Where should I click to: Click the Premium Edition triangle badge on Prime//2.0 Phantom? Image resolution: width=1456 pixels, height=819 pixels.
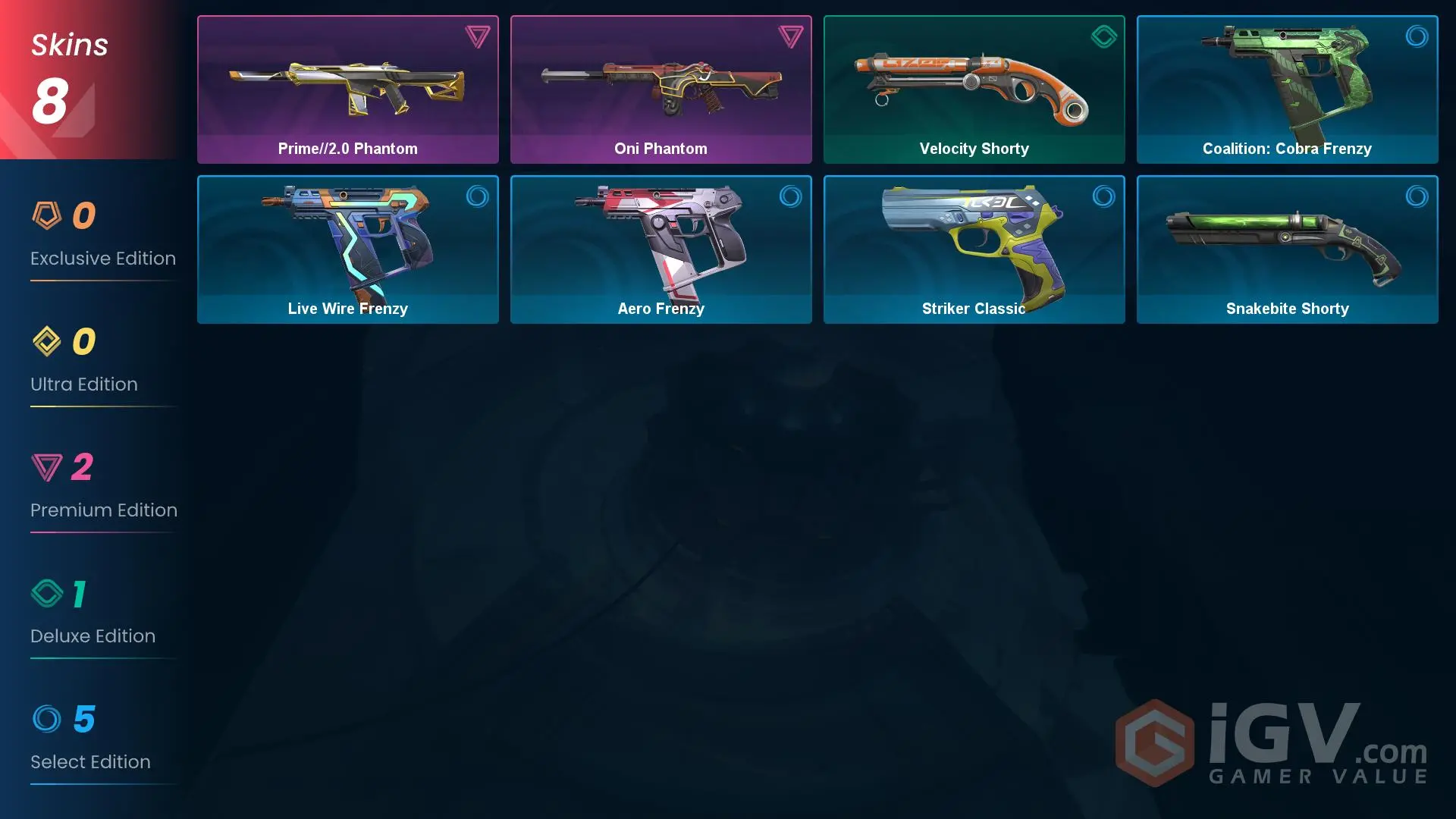(x=478, y=36)
